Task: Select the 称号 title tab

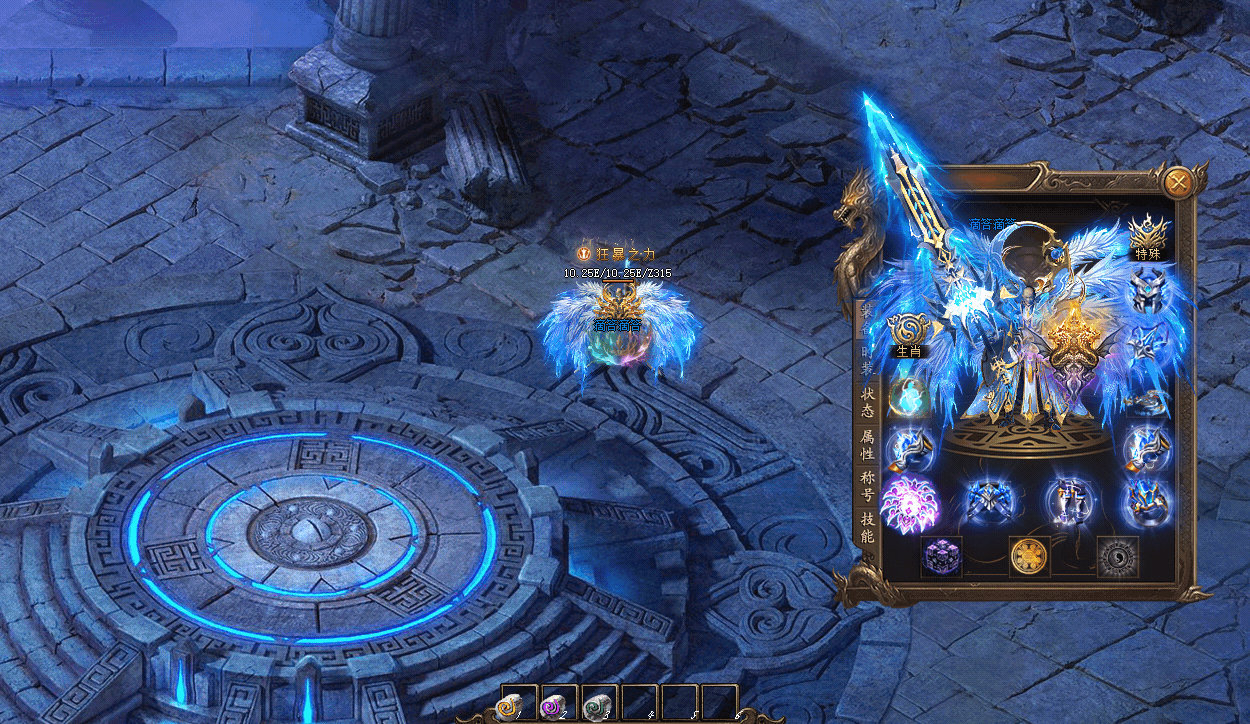Action: 867,487
